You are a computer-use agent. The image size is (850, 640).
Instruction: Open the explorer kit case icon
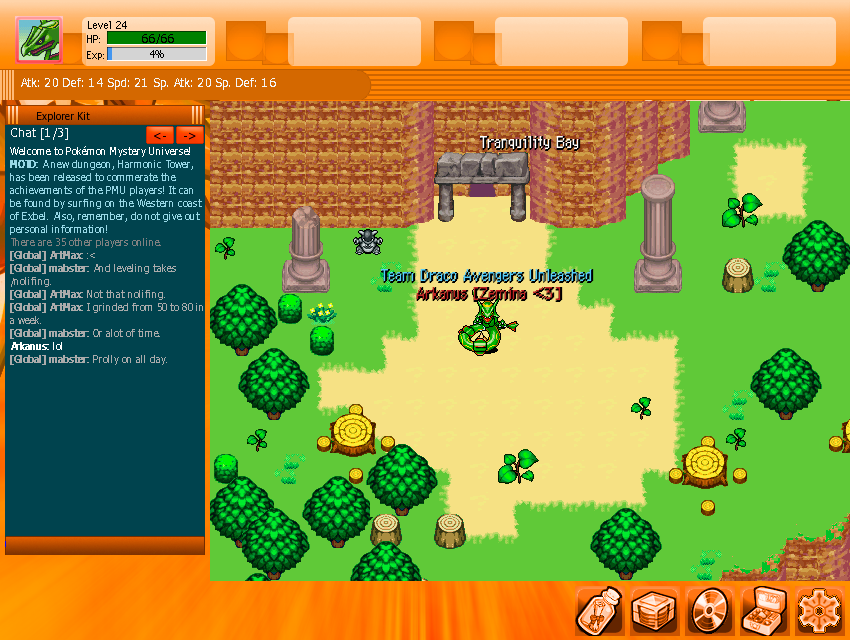coord(765,610)
